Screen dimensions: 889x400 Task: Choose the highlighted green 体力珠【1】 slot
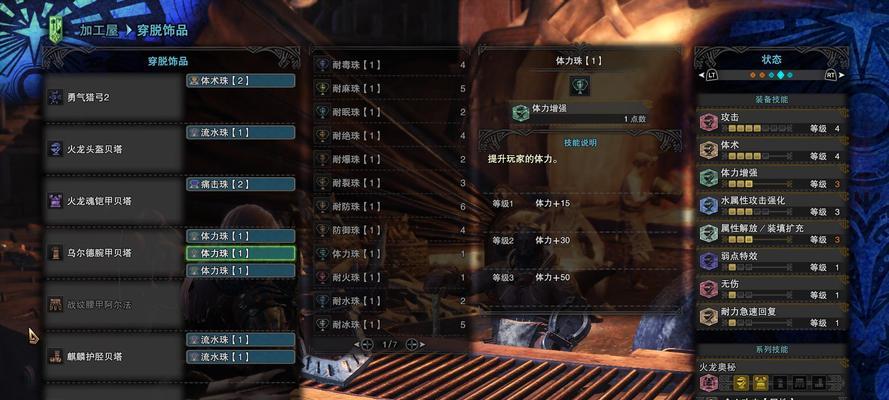(x=240, y=253)
